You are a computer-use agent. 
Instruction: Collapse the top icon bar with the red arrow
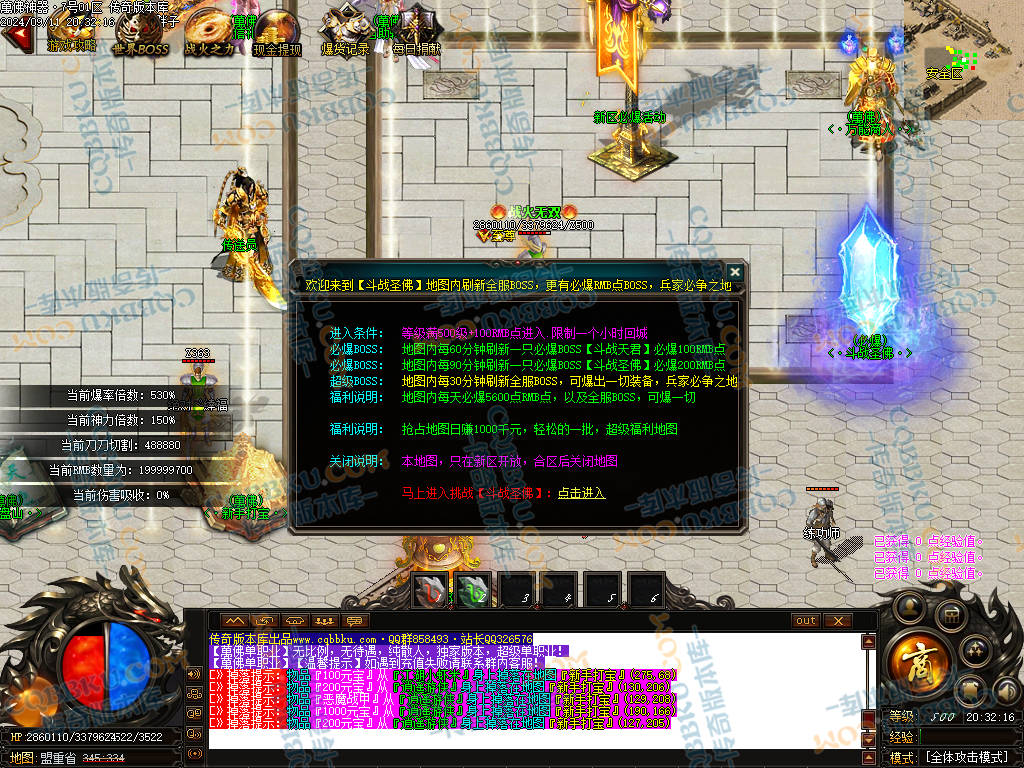pyautogui.click(x=14, y=37)
